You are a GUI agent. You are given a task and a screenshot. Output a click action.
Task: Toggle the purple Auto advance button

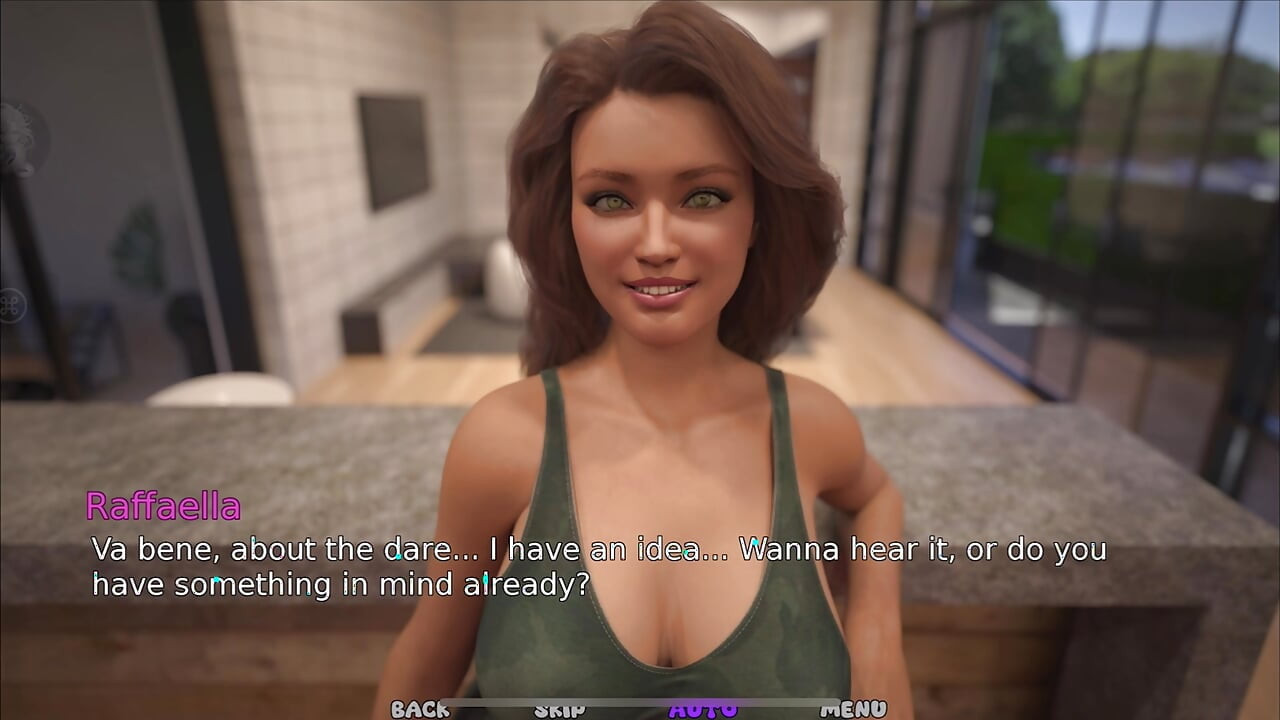point(703,709)
